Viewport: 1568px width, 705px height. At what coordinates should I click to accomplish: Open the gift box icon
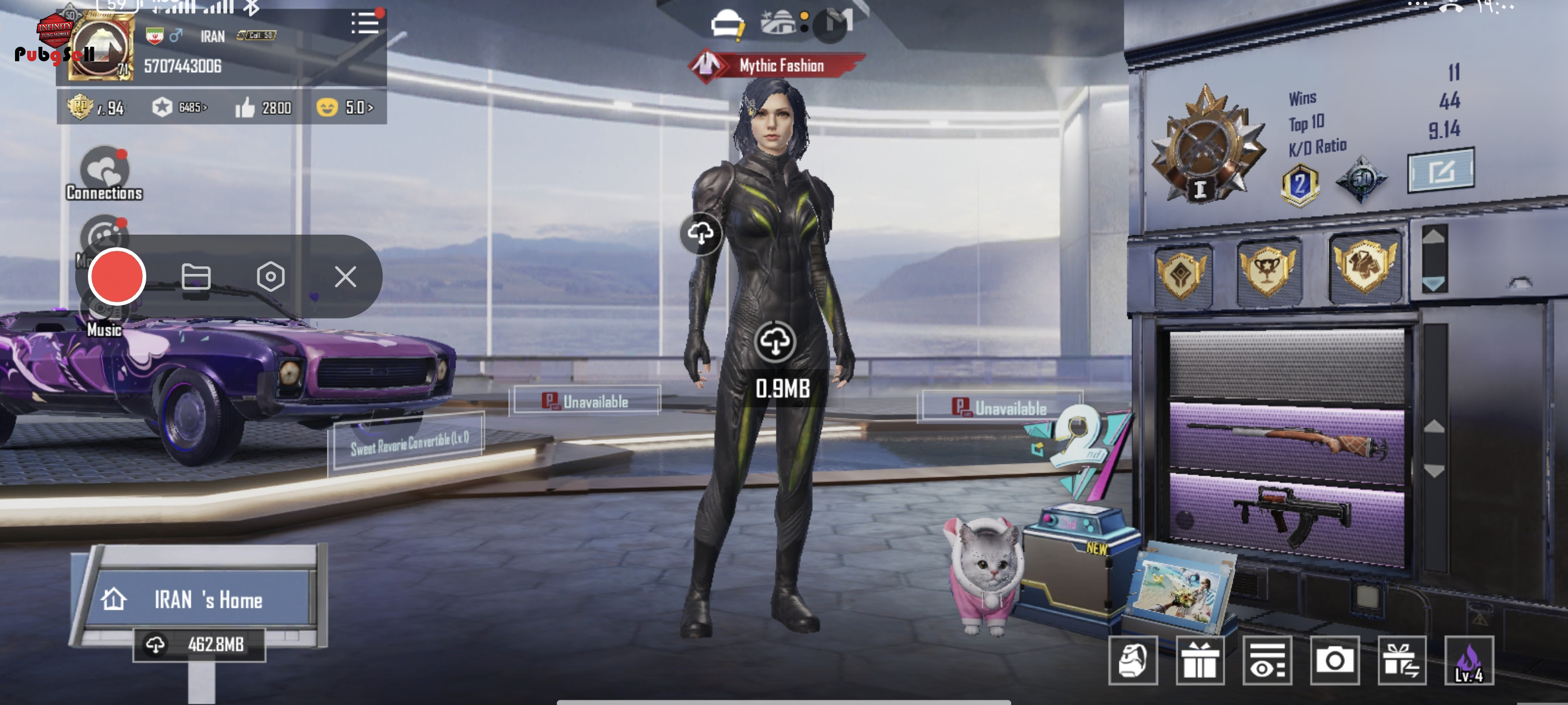1200,660
